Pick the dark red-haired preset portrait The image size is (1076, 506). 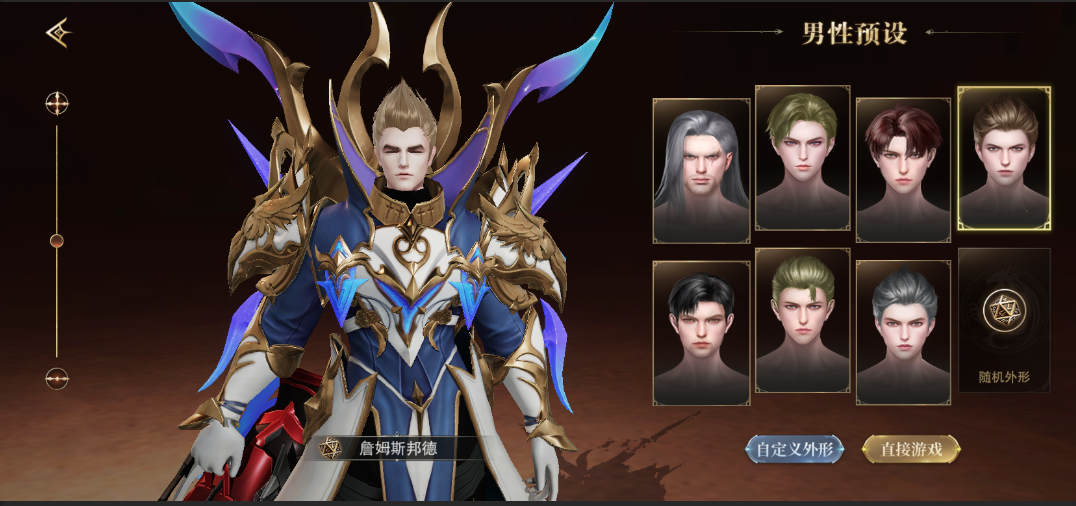click(x=903, y=170)
